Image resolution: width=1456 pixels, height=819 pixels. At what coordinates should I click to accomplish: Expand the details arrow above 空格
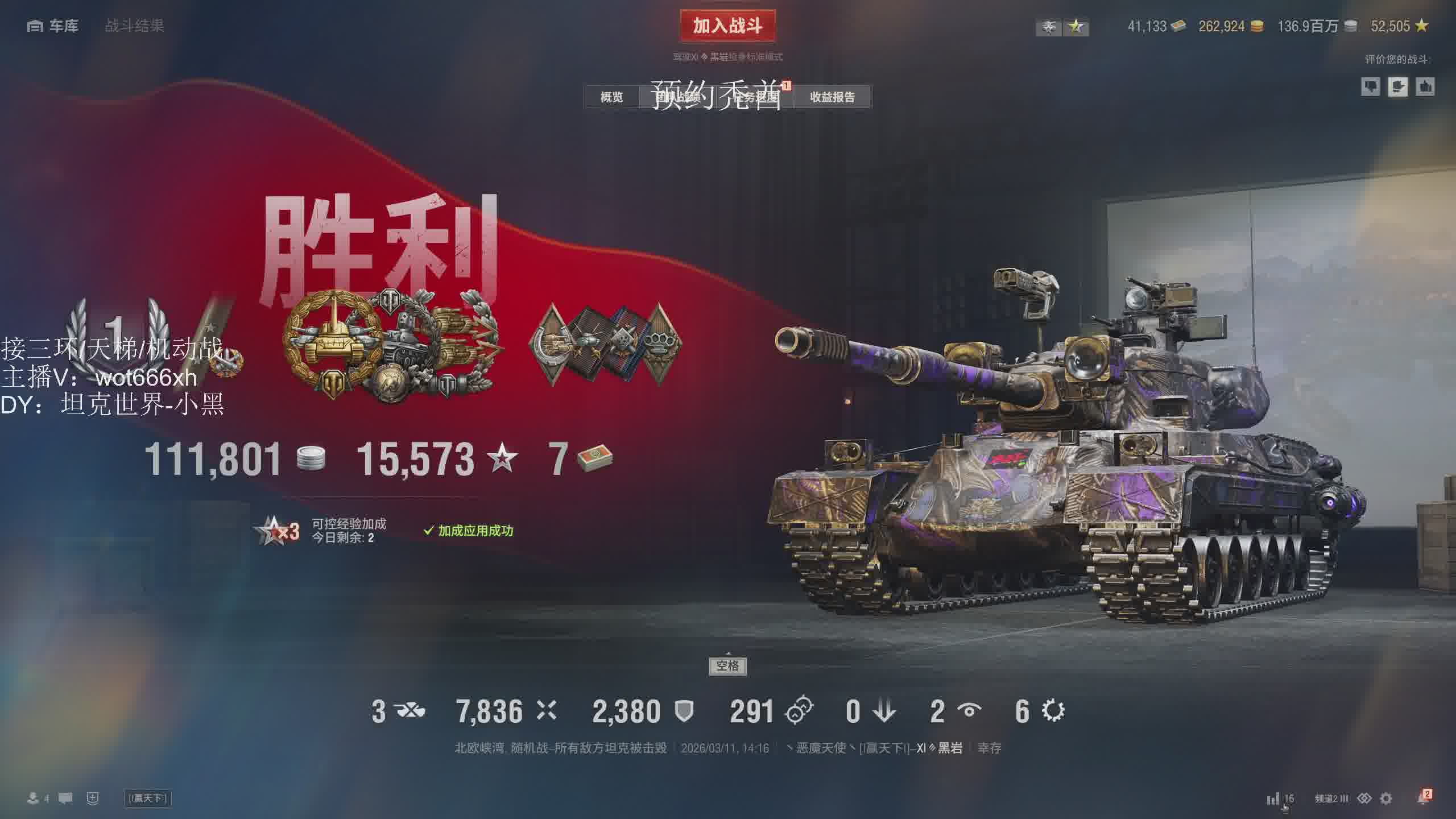(x=728, y=653)
